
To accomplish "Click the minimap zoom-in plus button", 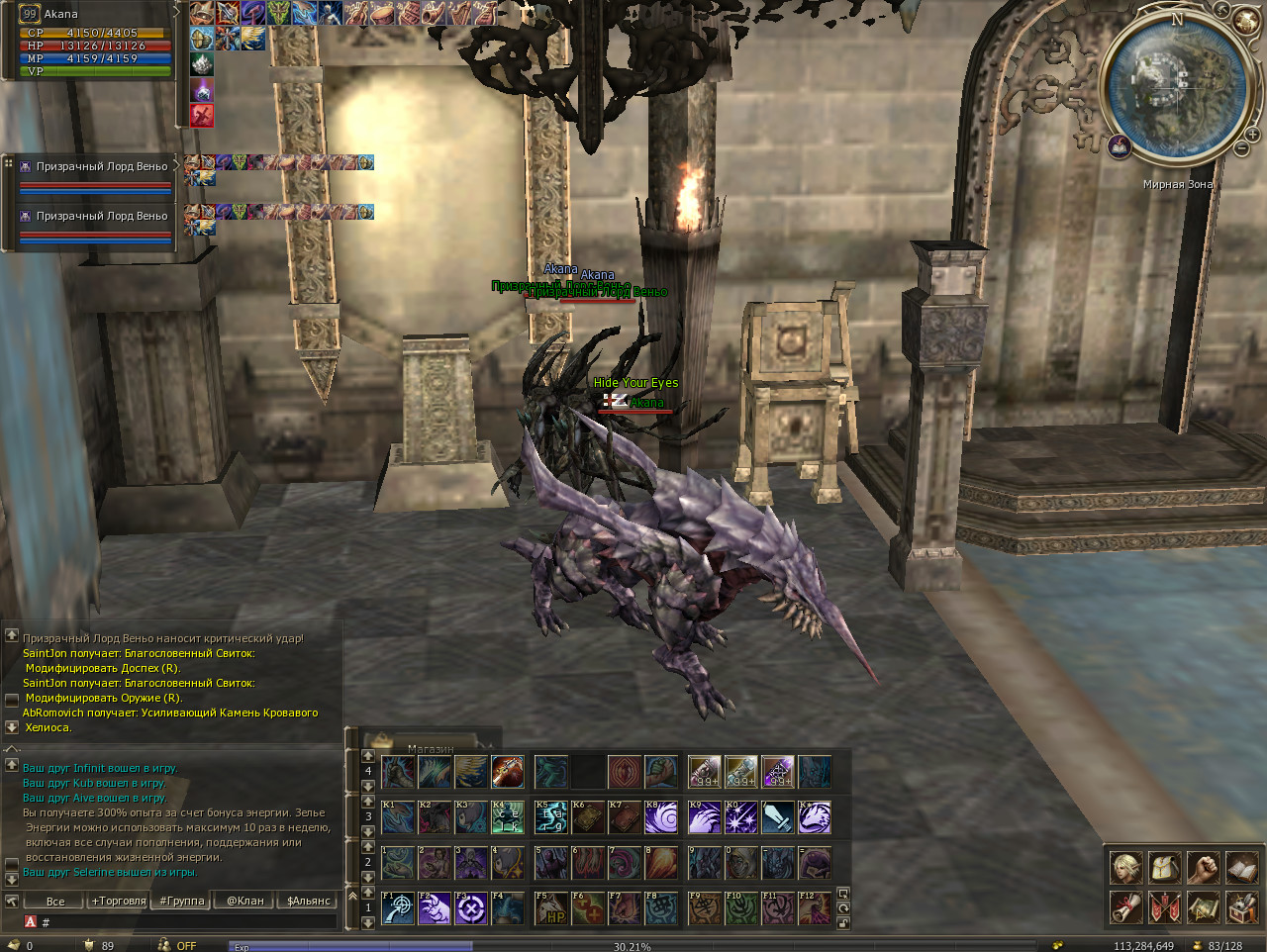I will pos(1253,135).
